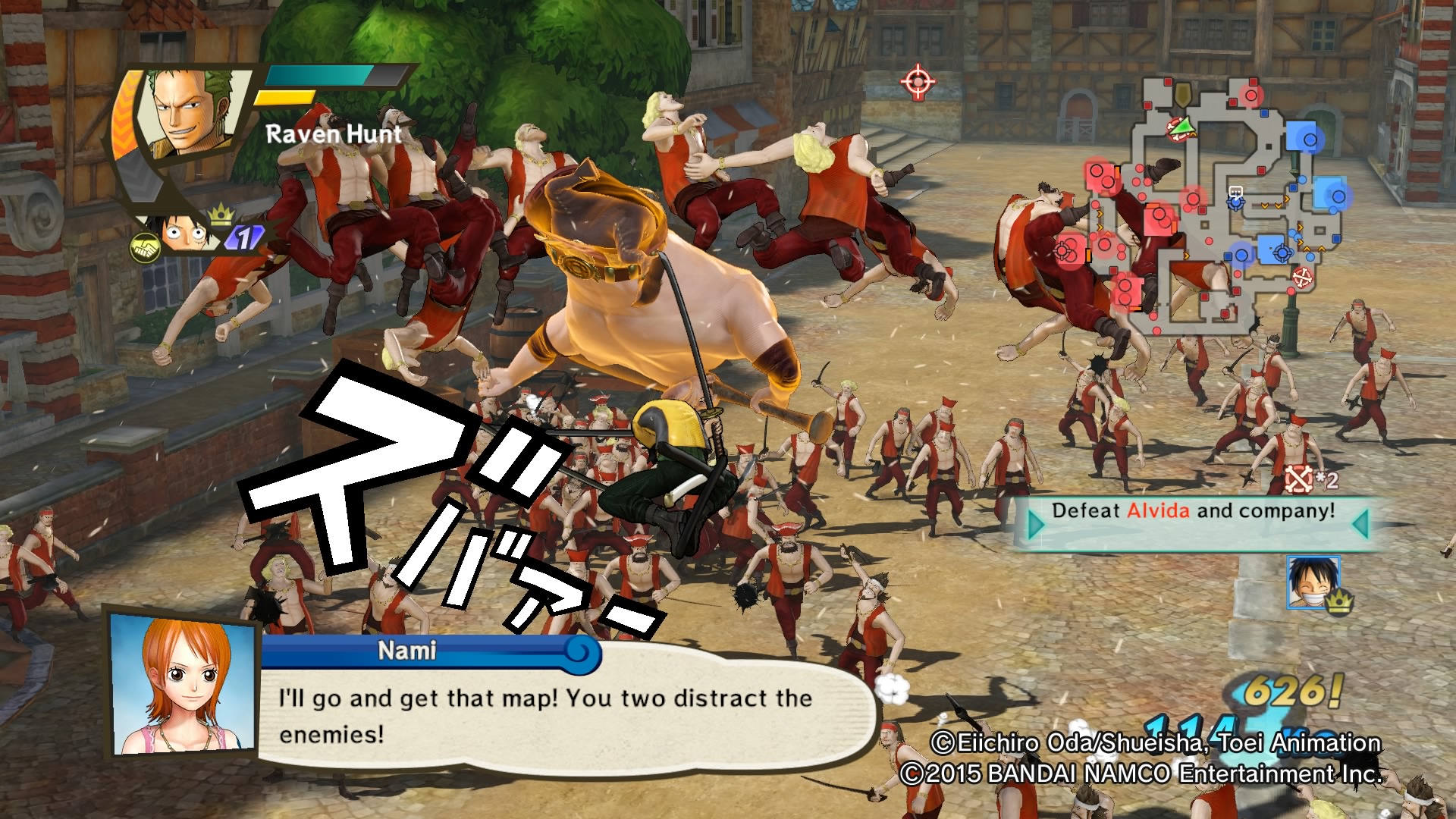Click the white speech bubble icon on the minimap
The image size is (1456, 819).
pos(1236,192)
